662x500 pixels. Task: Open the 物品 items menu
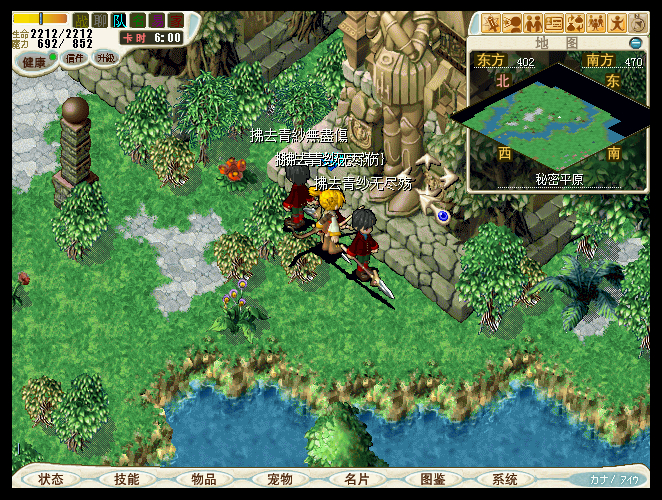[204, 480]
